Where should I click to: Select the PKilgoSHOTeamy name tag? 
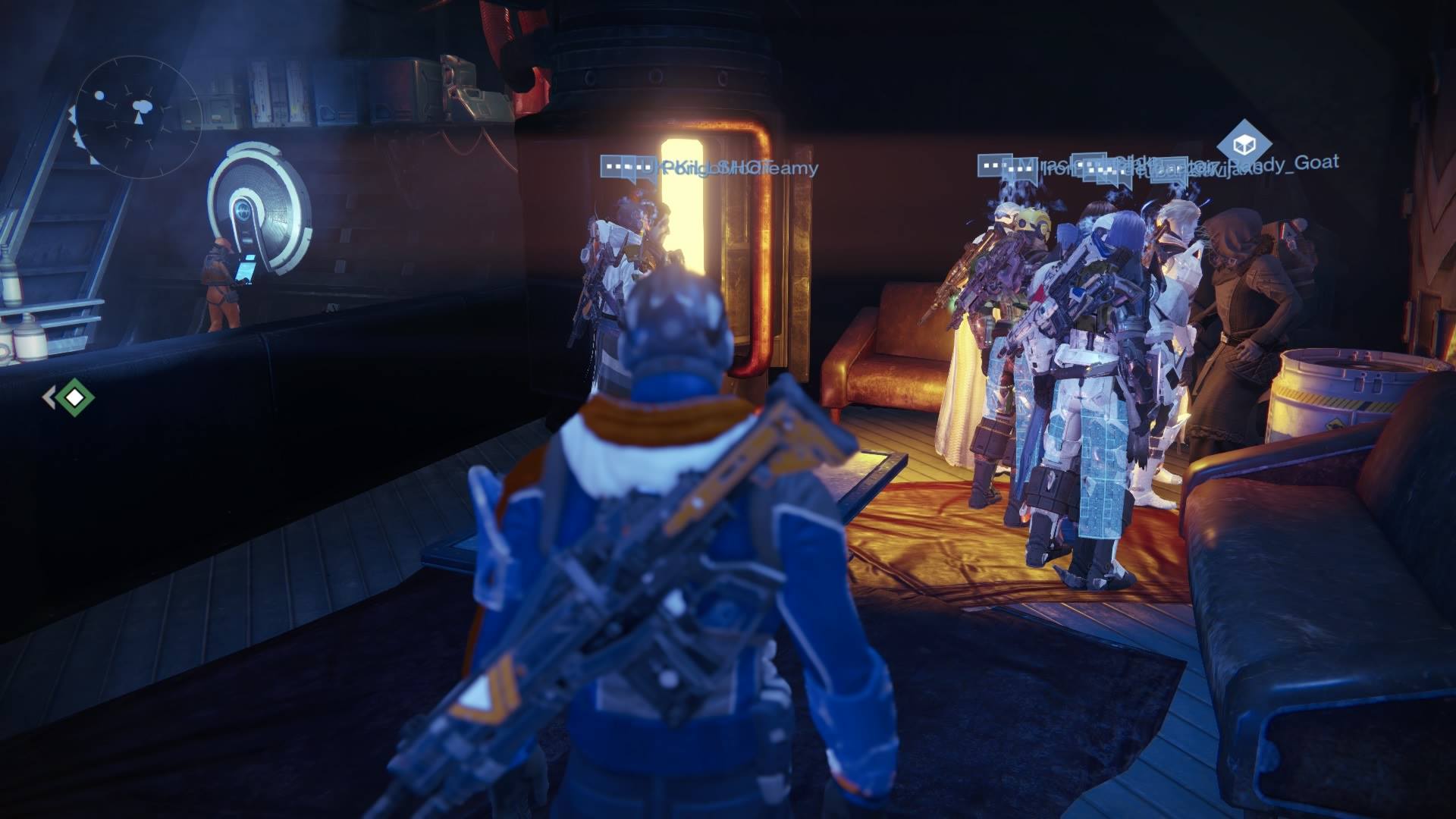coord(739,168)
